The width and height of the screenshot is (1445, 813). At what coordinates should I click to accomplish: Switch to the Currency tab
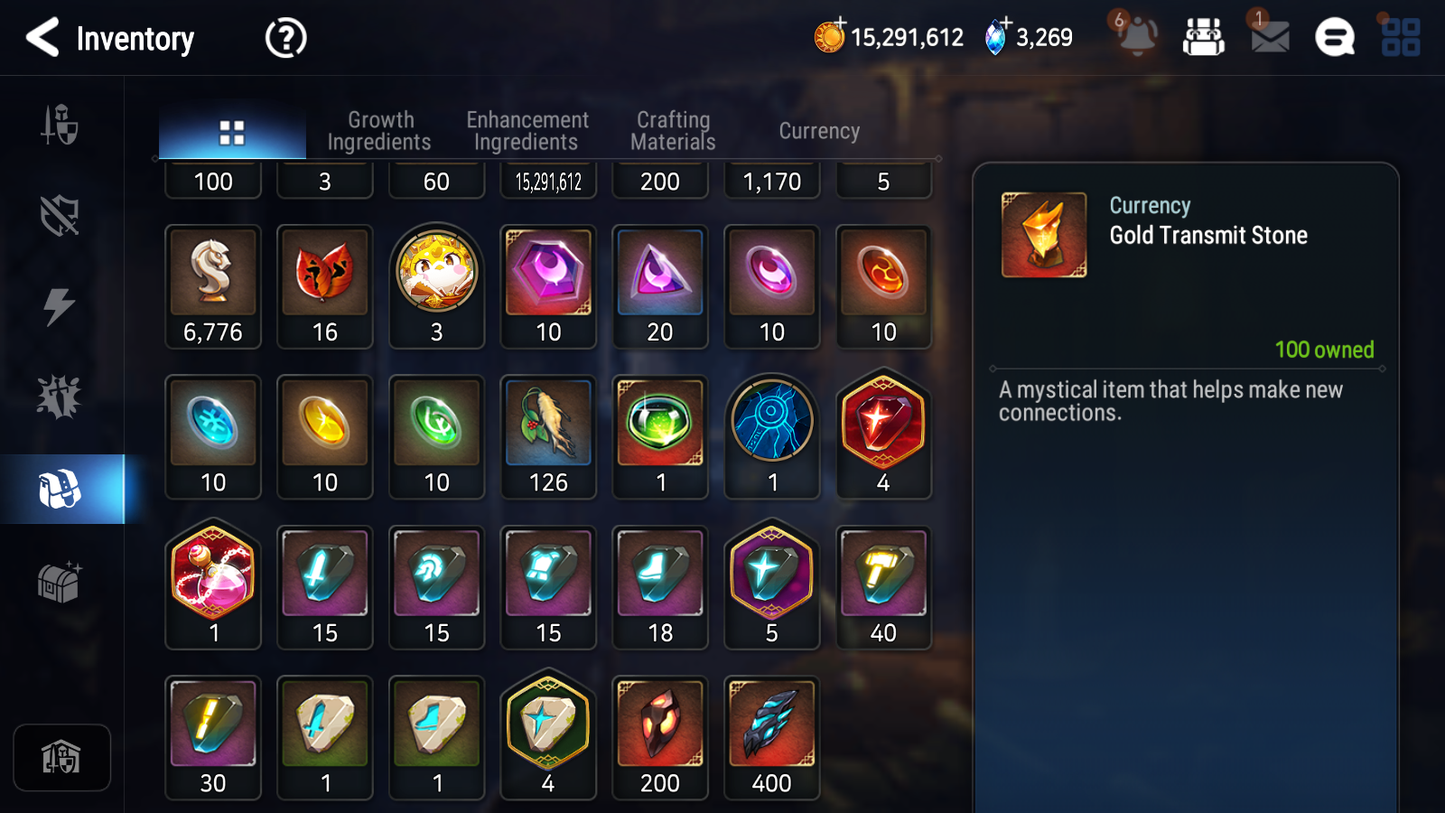[x=818, y=131]
